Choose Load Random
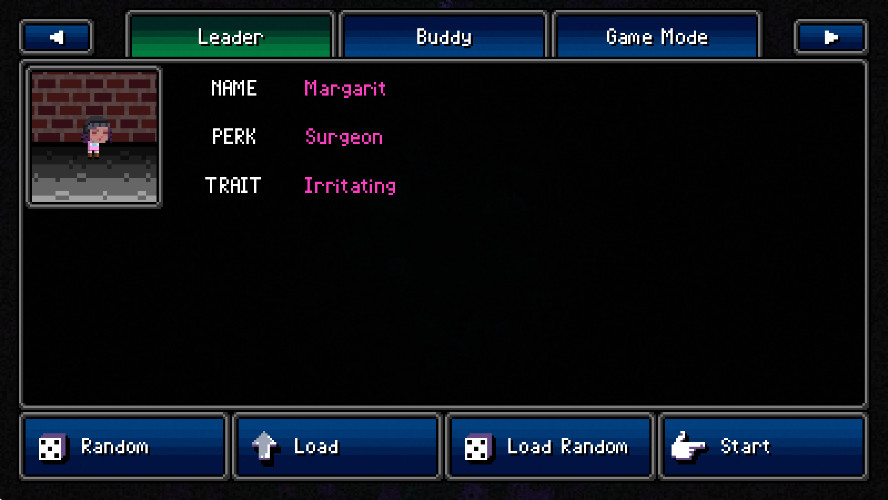The image size is (888, 500). coord(549,446)
